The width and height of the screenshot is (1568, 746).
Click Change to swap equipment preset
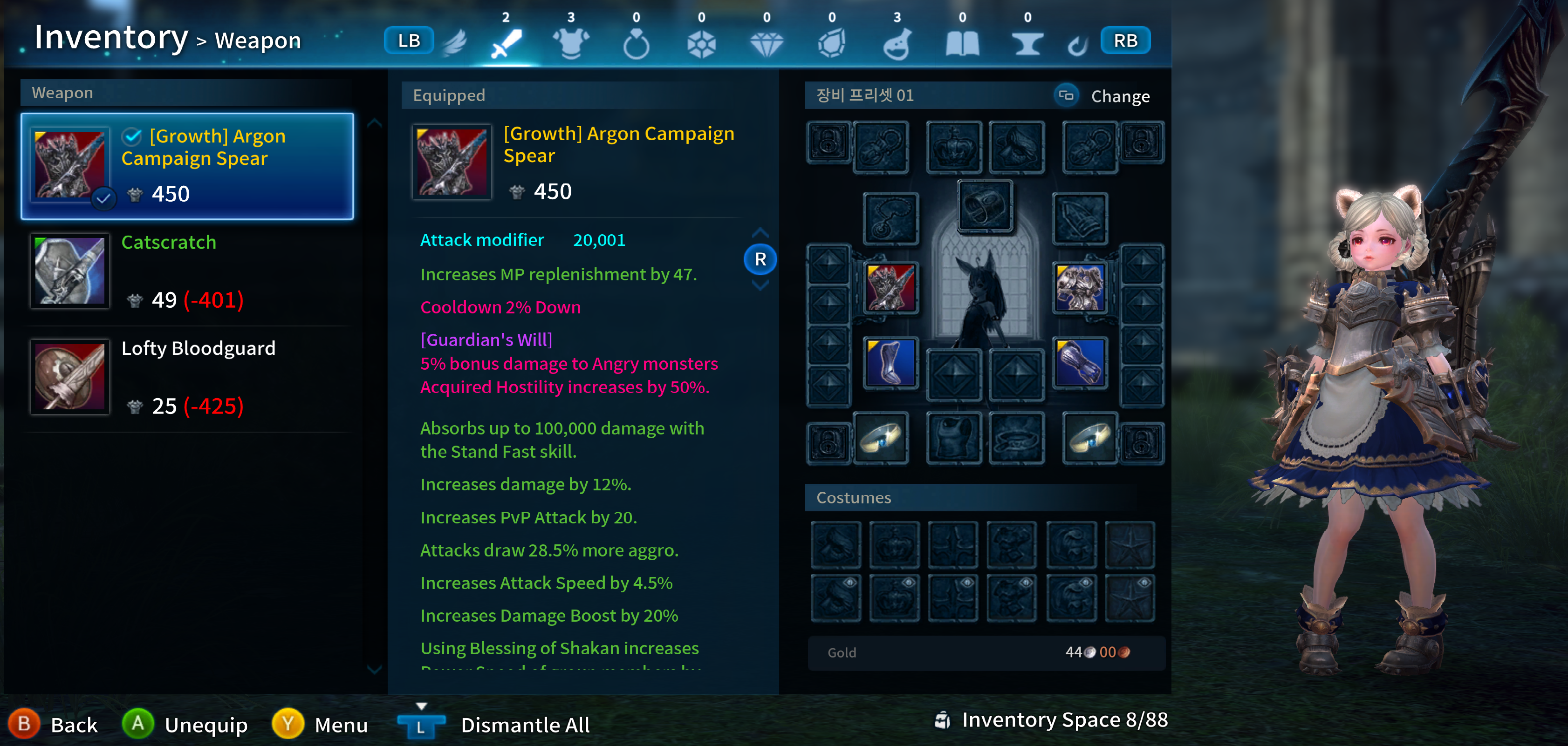pos(1120,96)
